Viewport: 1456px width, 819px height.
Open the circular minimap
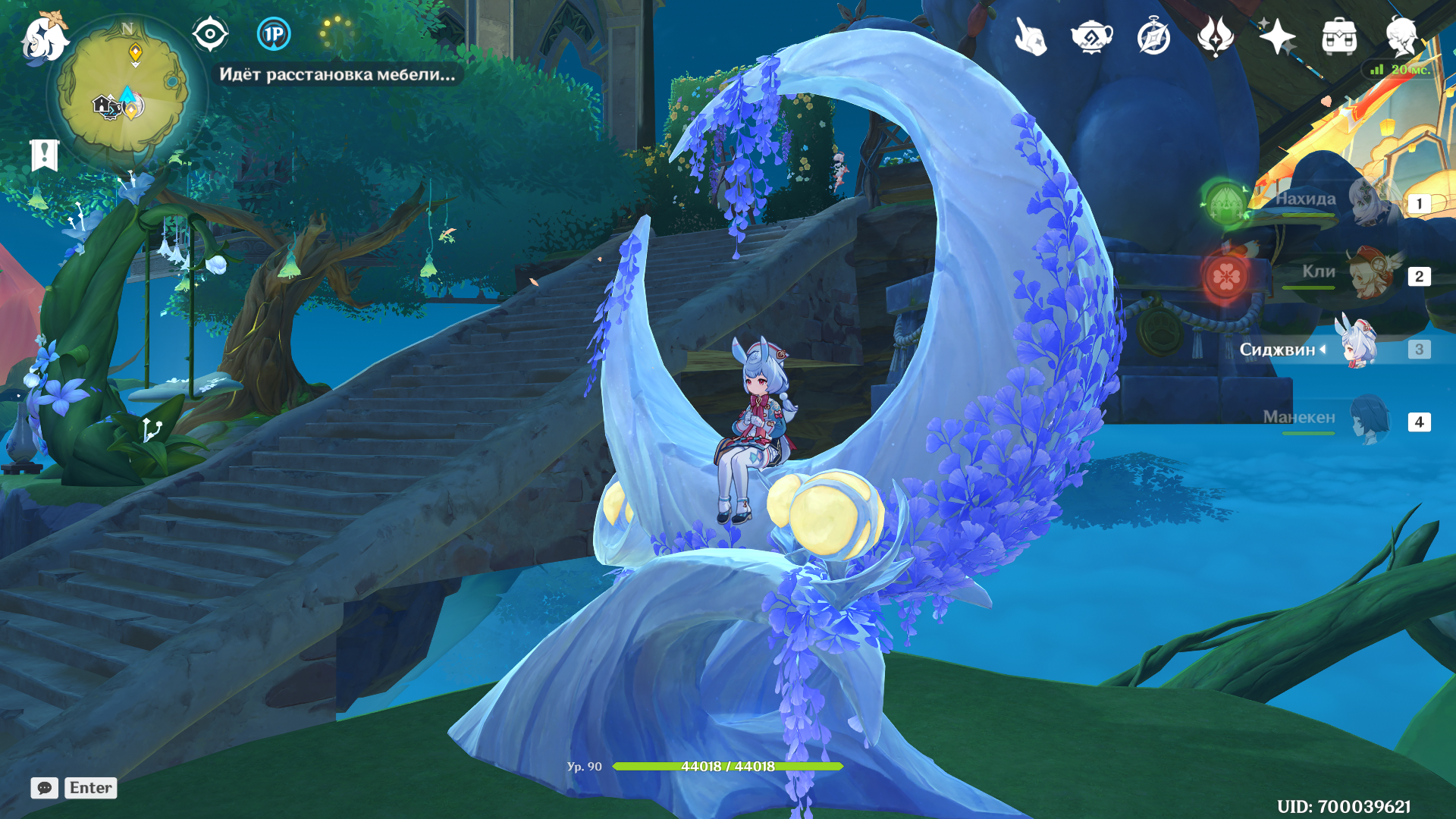124,93
